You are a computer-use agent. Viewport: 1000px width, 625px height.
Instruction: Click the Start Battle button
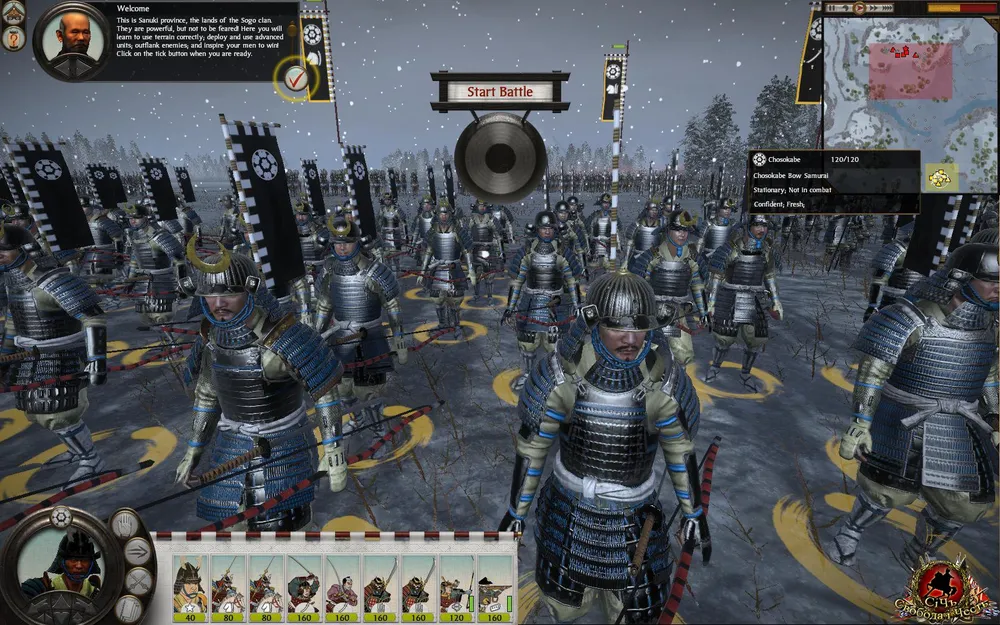click(x=500, y=92)
